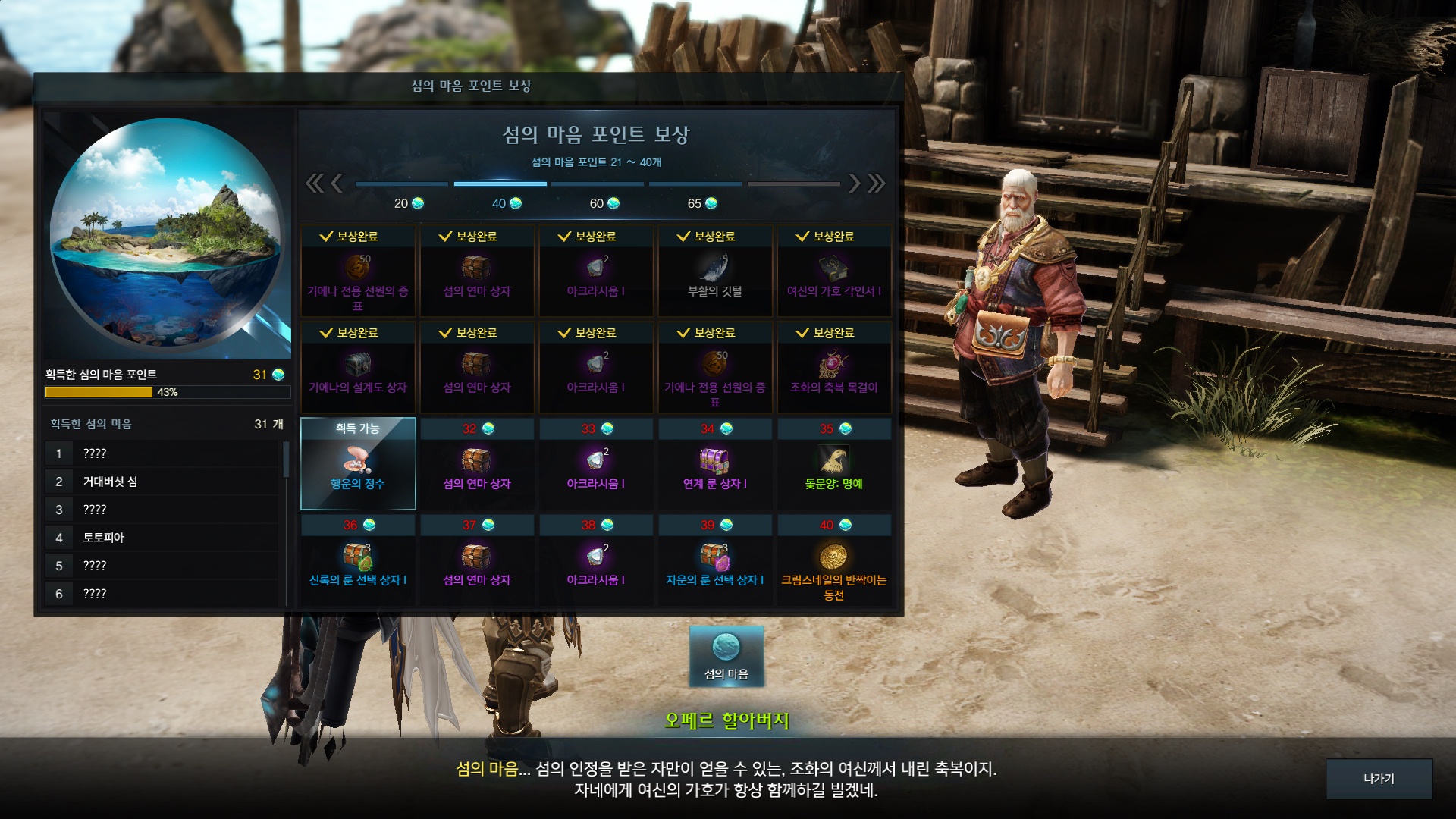Select the 섬의 마음 dialogue option
Screen dimensions: 1456x819
click(x=726, y=657)
